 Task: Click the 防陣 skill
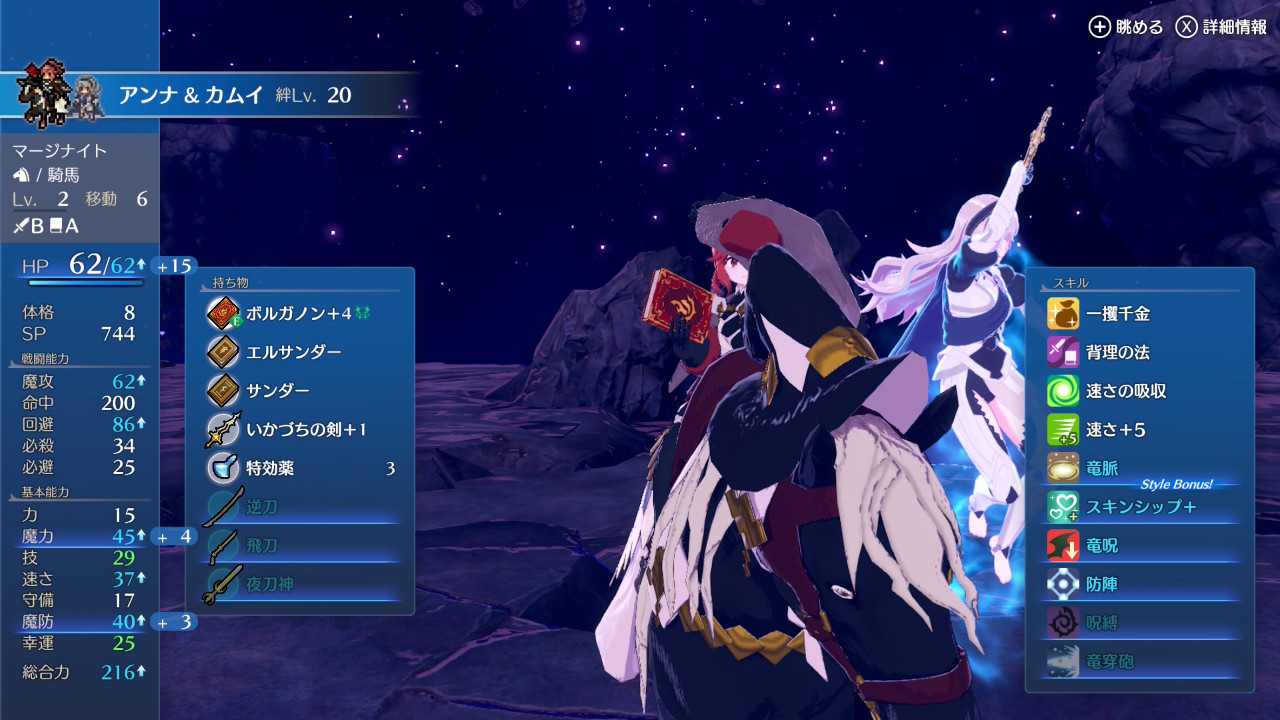1102,584
